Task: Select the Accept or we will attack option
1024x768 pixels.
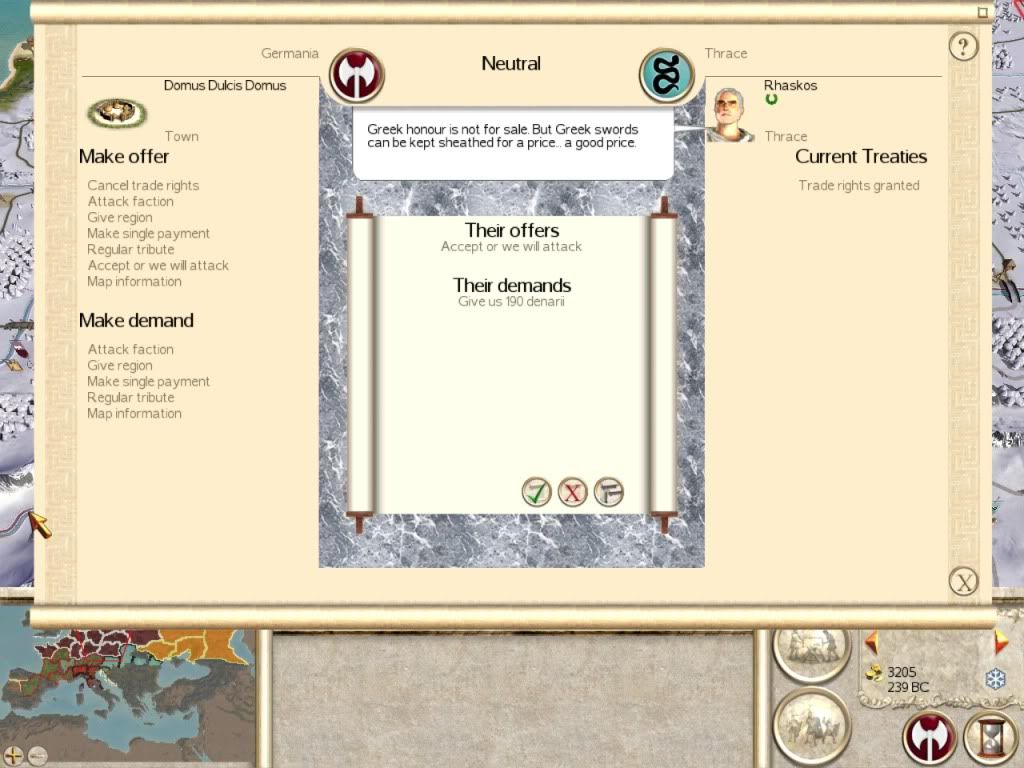Action: pos(158,265)
